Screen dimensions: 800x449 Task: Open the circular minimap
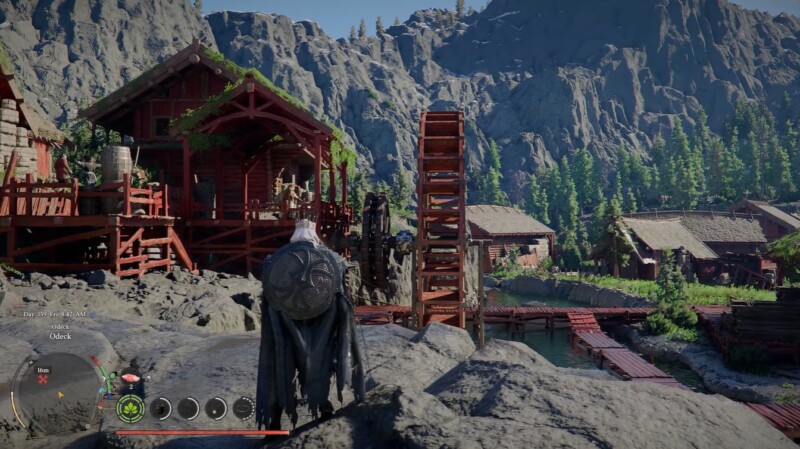(58, 391)
